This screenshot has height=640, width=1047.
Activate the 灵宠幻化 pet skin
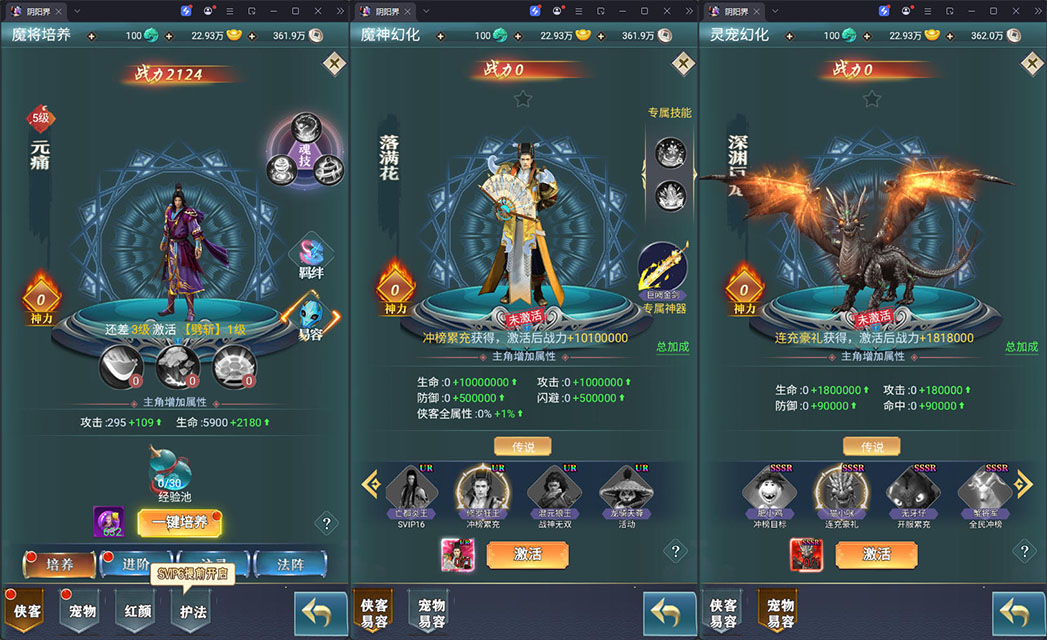pyautogui.click(x=876, y=554)
